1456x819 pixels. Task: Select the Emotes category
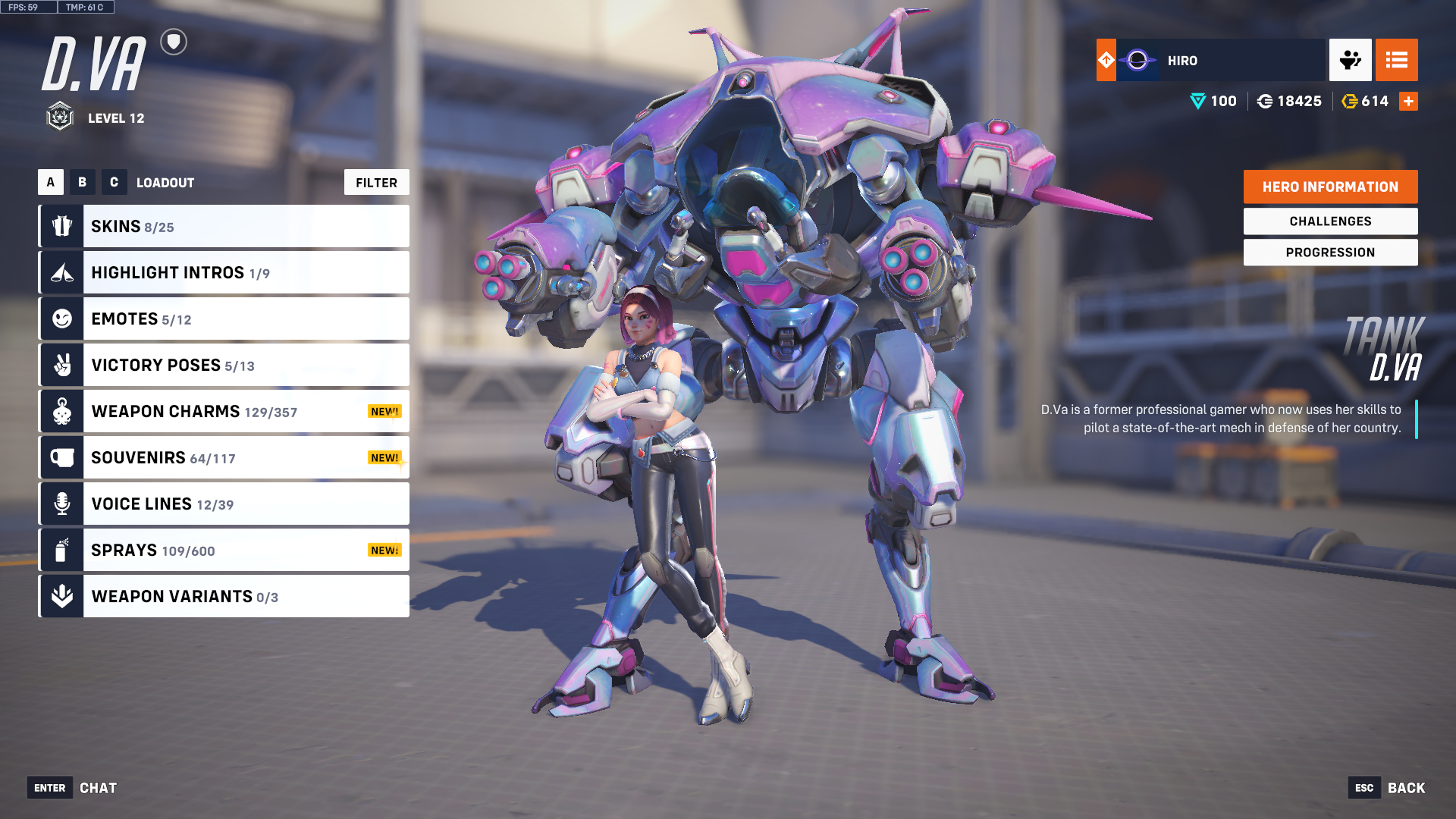click(224, 319)
